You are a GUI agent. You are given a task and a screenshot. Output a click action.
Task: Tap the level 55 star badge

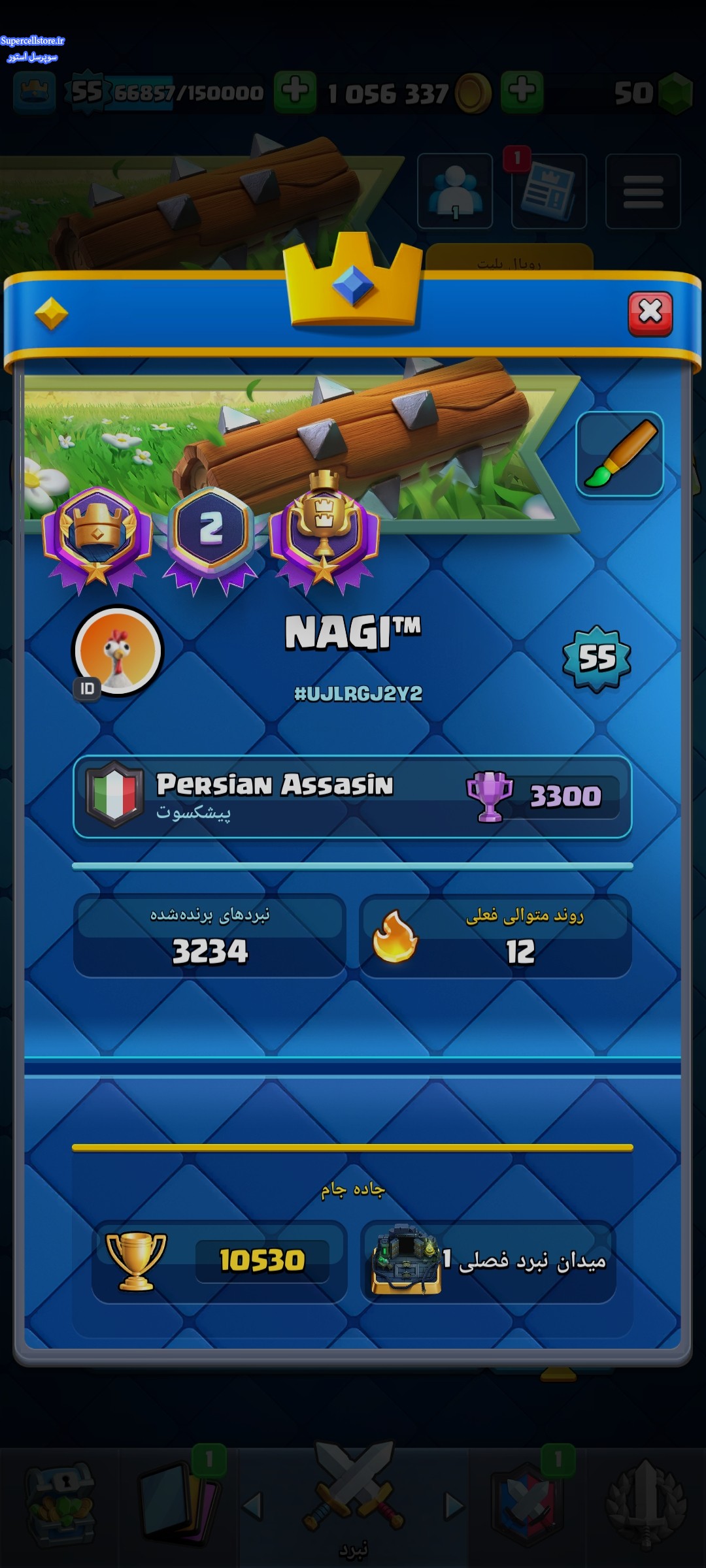[597, 658]
